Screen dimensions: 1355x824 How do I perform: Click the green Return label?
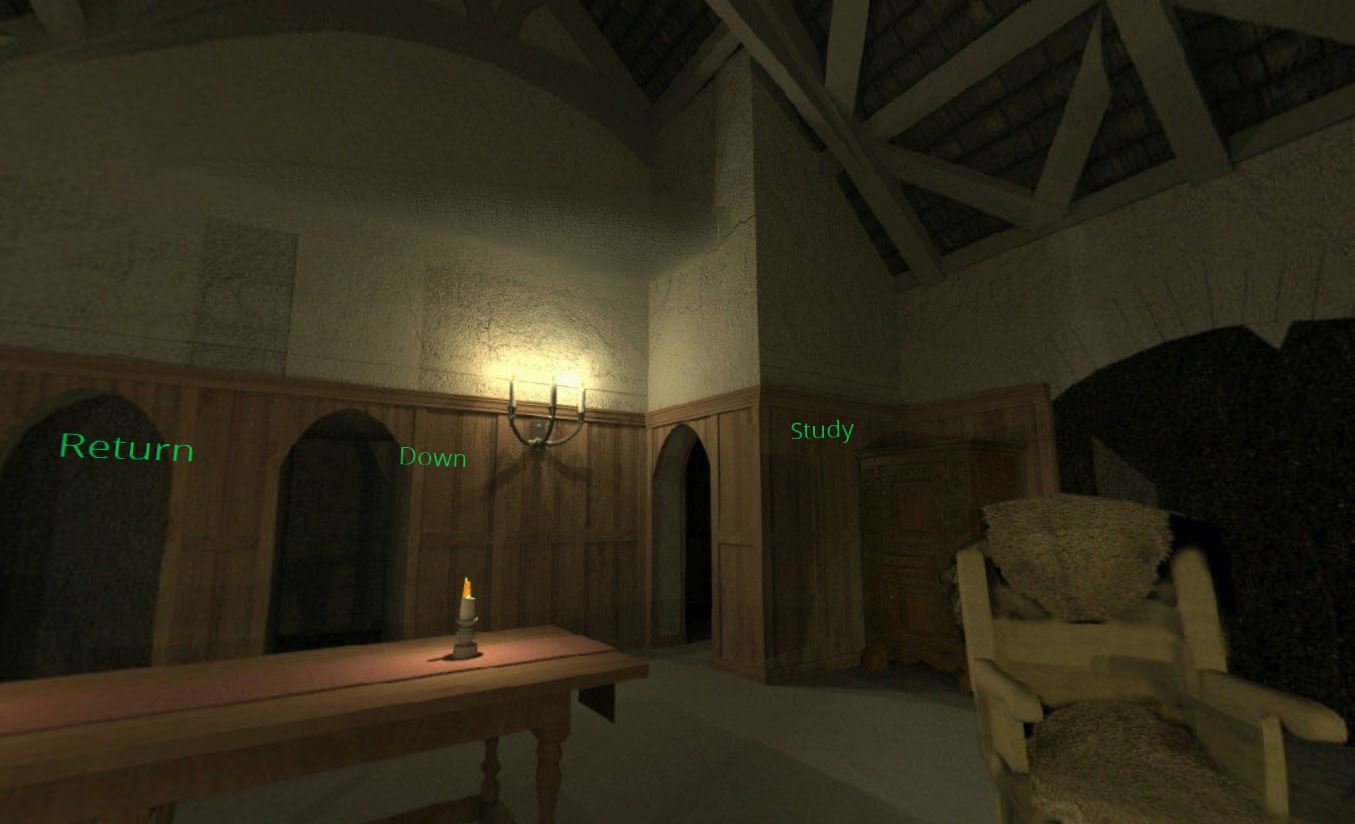126,447
